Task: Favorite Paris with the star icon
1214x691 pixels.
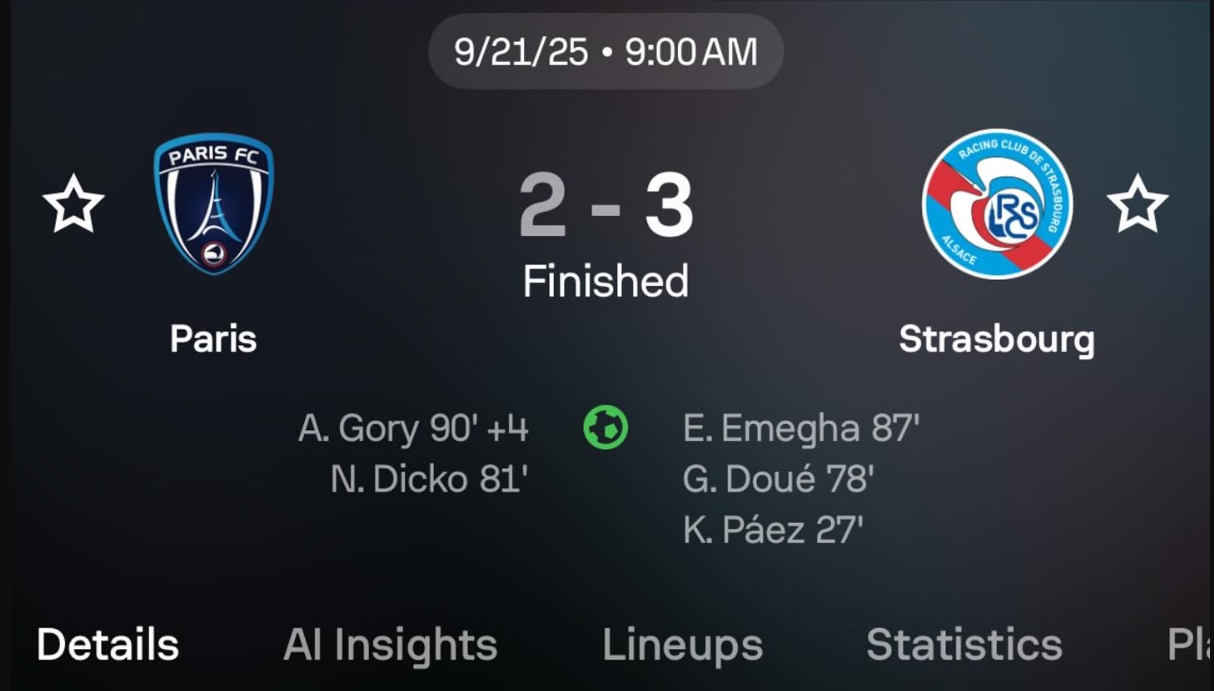Action: [74, 204]
